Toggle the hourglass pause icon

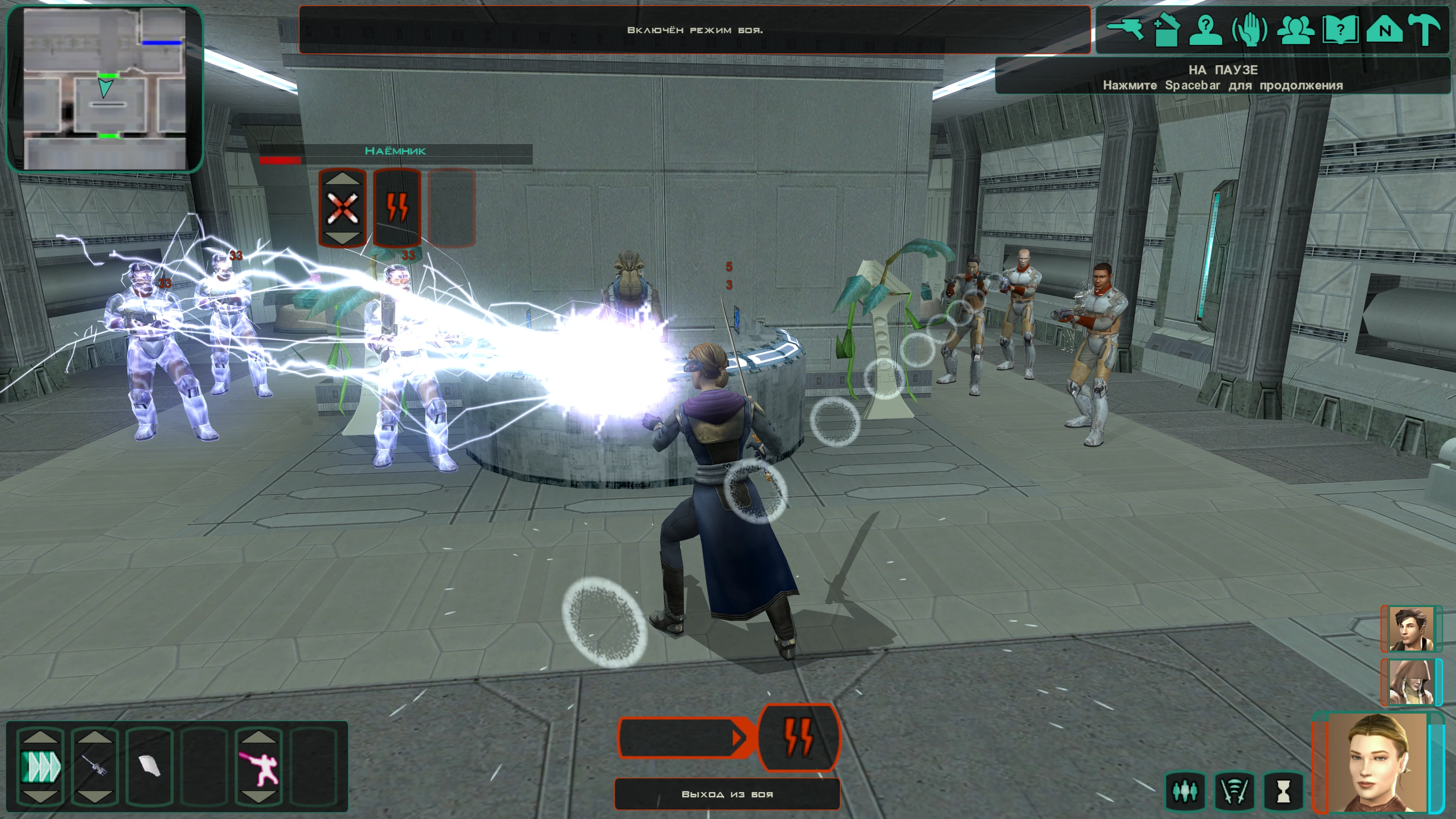[1284, 791]
